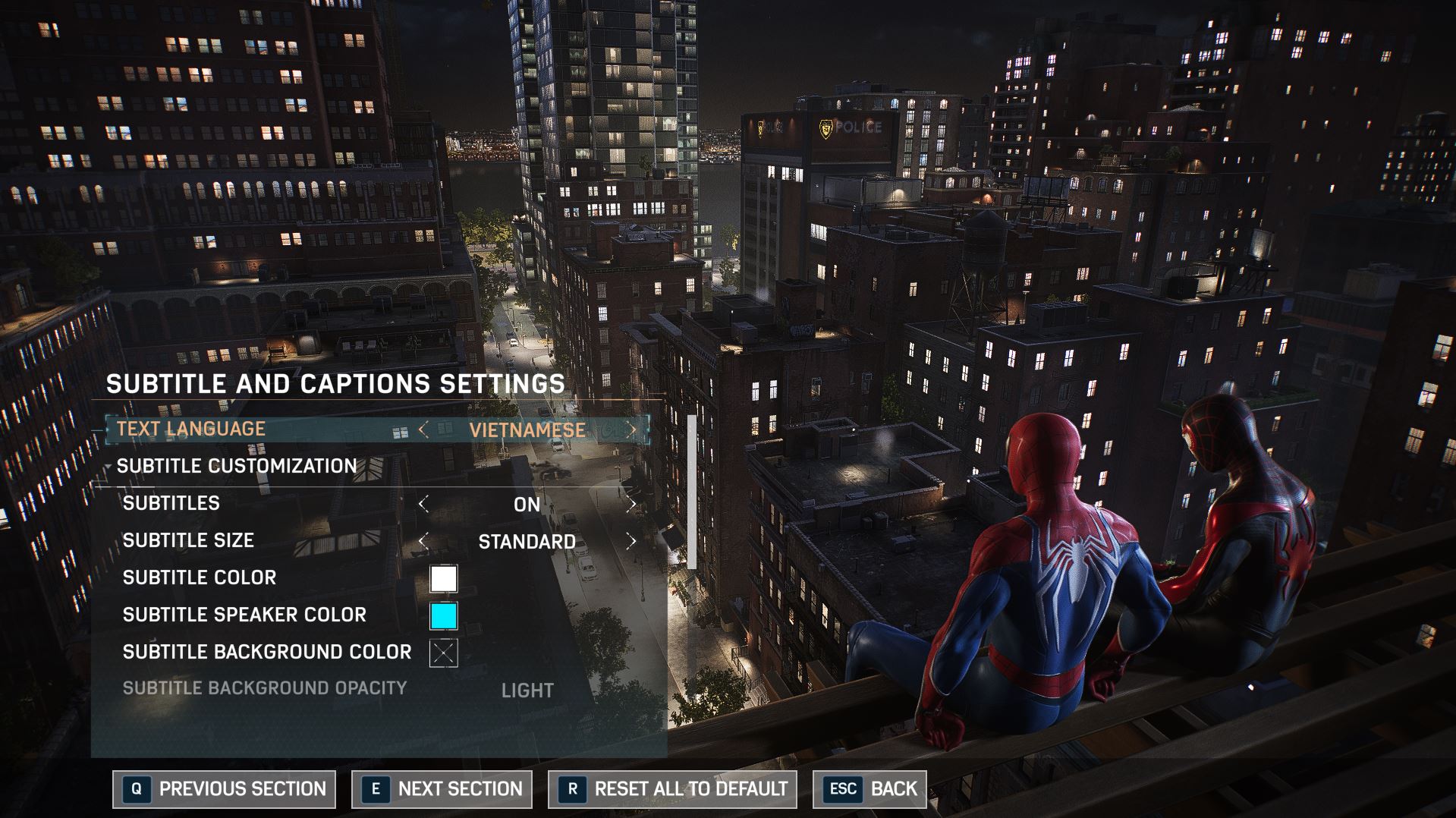
Task: Select the Subtitle Background Opacity row
Action: 265,689
